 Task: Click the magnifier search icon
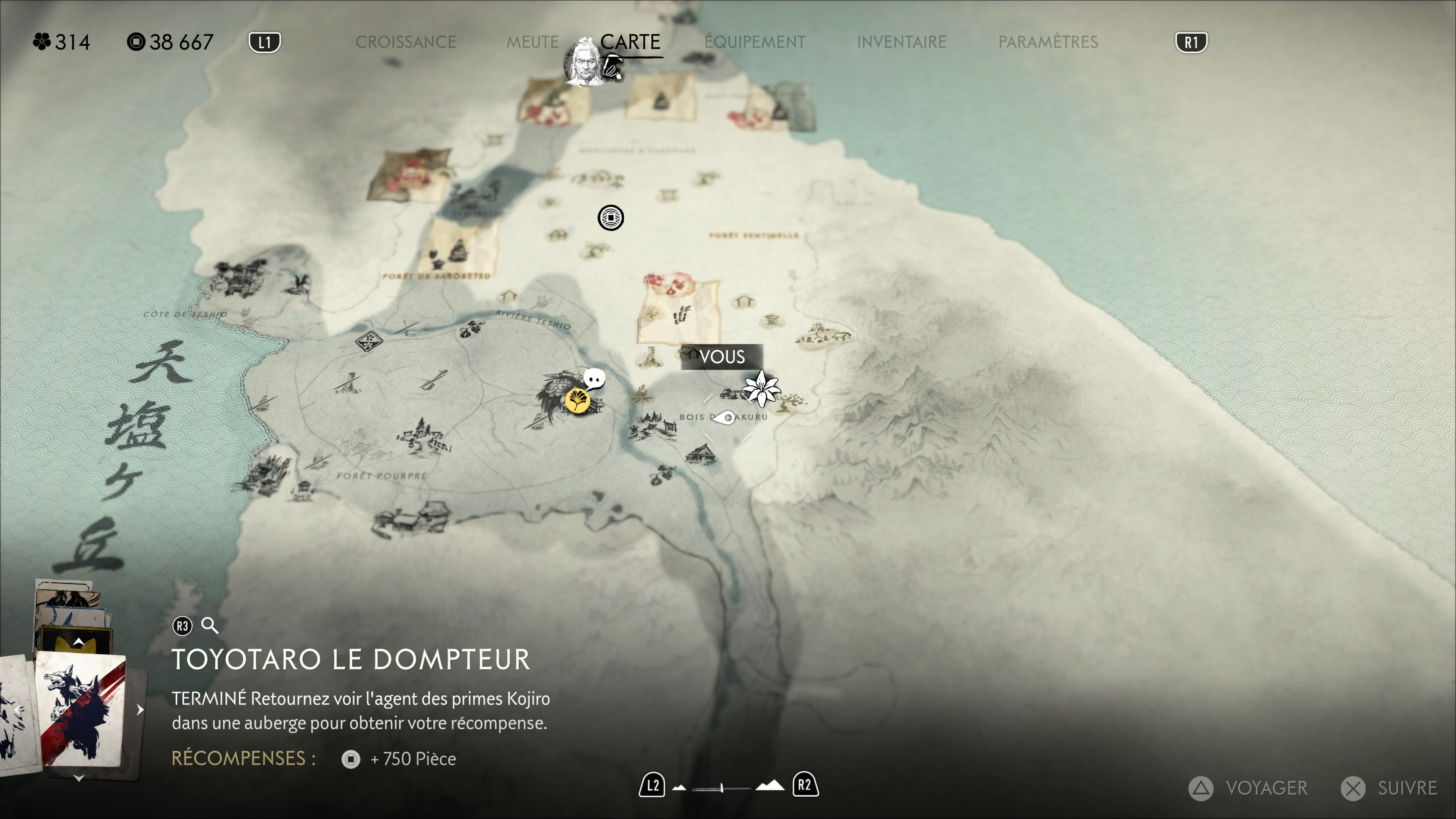[x=210, y=626]
